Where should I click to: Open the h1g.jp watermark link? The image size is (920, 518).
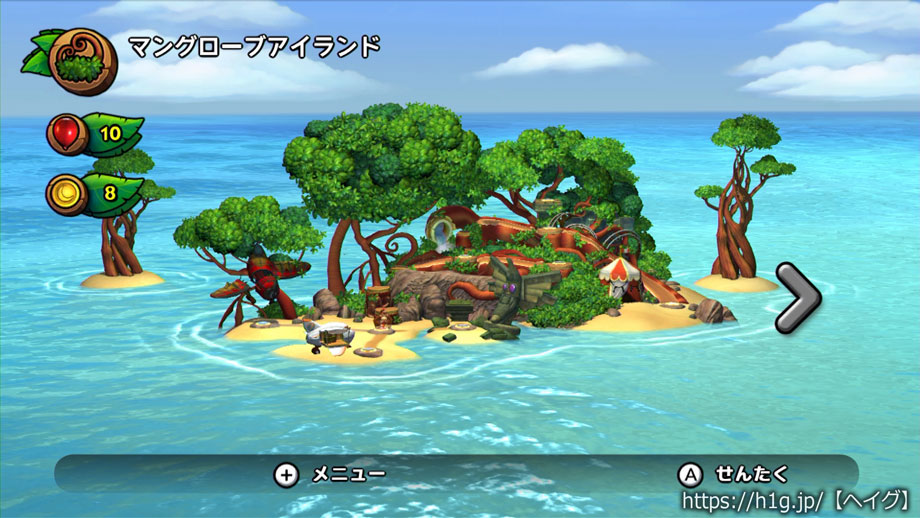pyautogui.click(x=795, y=498)
